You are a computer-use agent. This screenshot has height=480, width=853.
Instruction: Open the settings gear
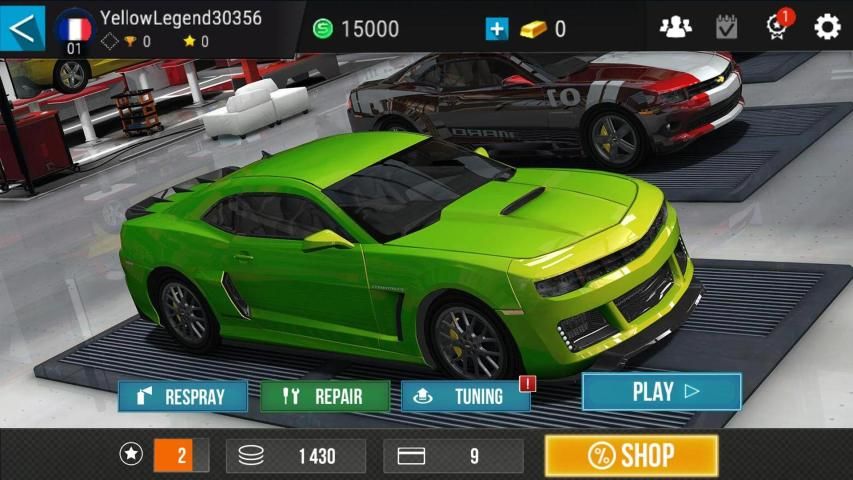827,28
